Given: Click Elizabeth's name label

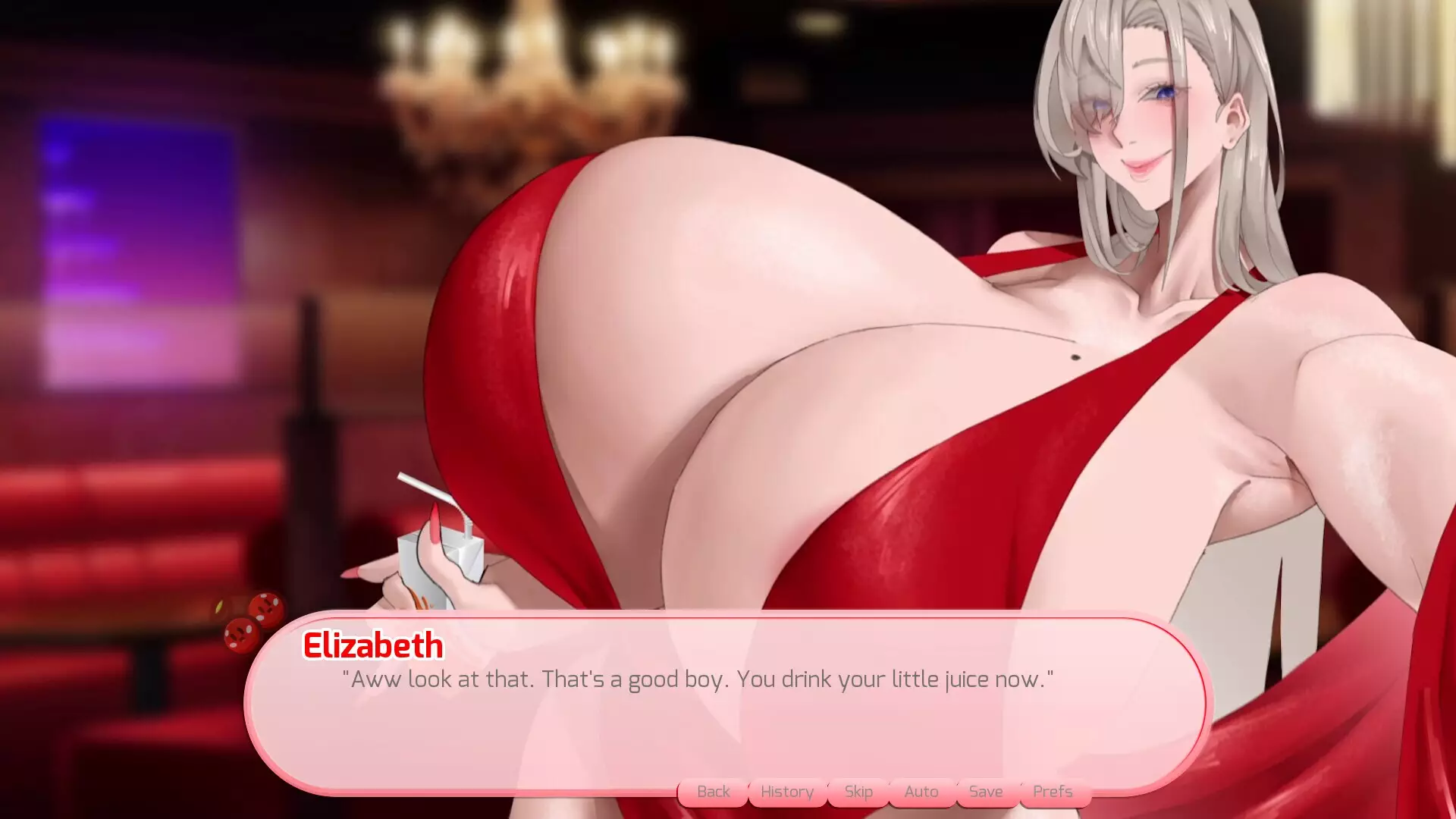Looking at the screenshot, I should [x=372, y=647].
